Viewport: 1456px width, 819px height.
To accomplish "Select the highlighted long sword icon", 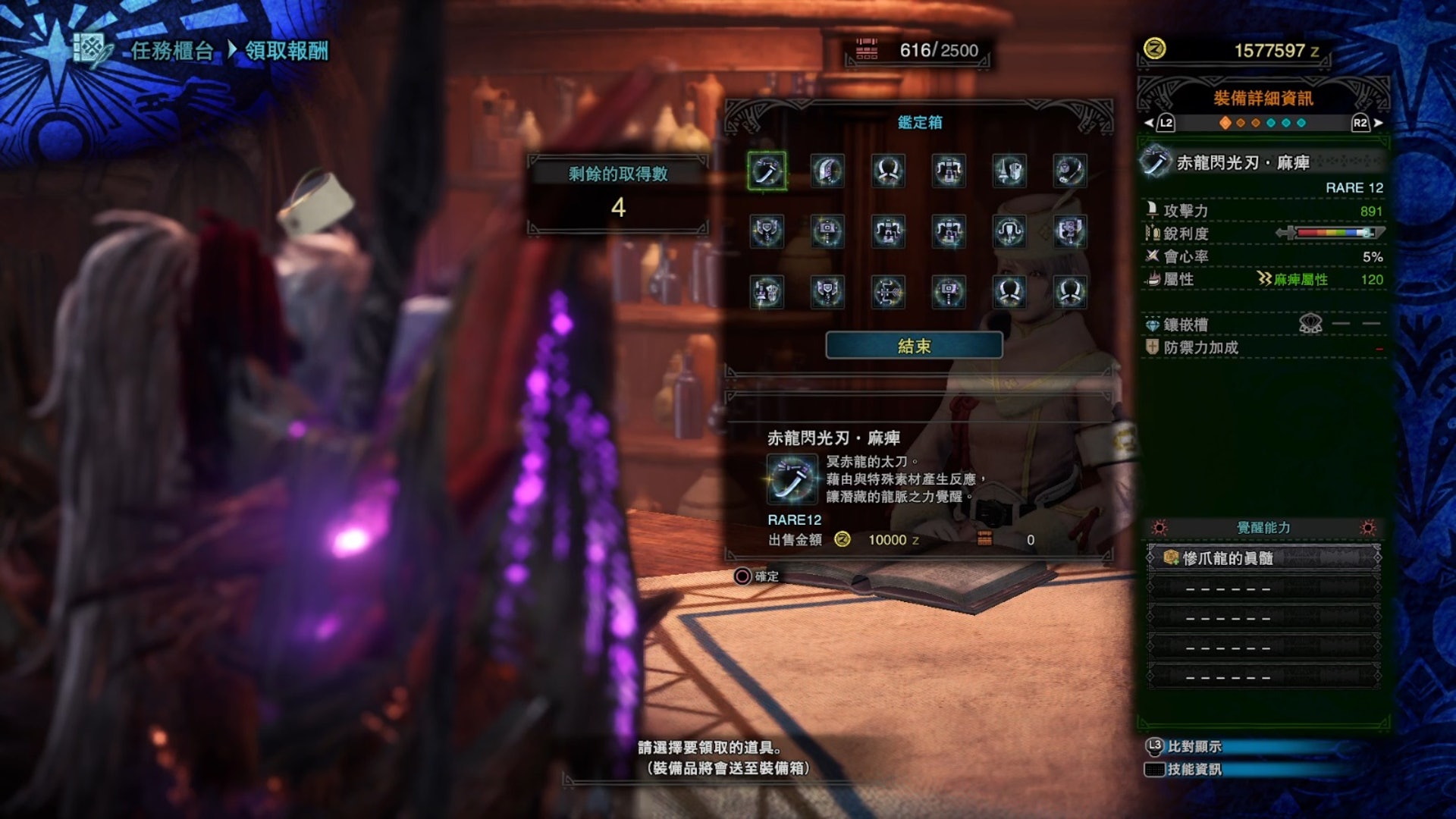I will (x=767, y=171).
